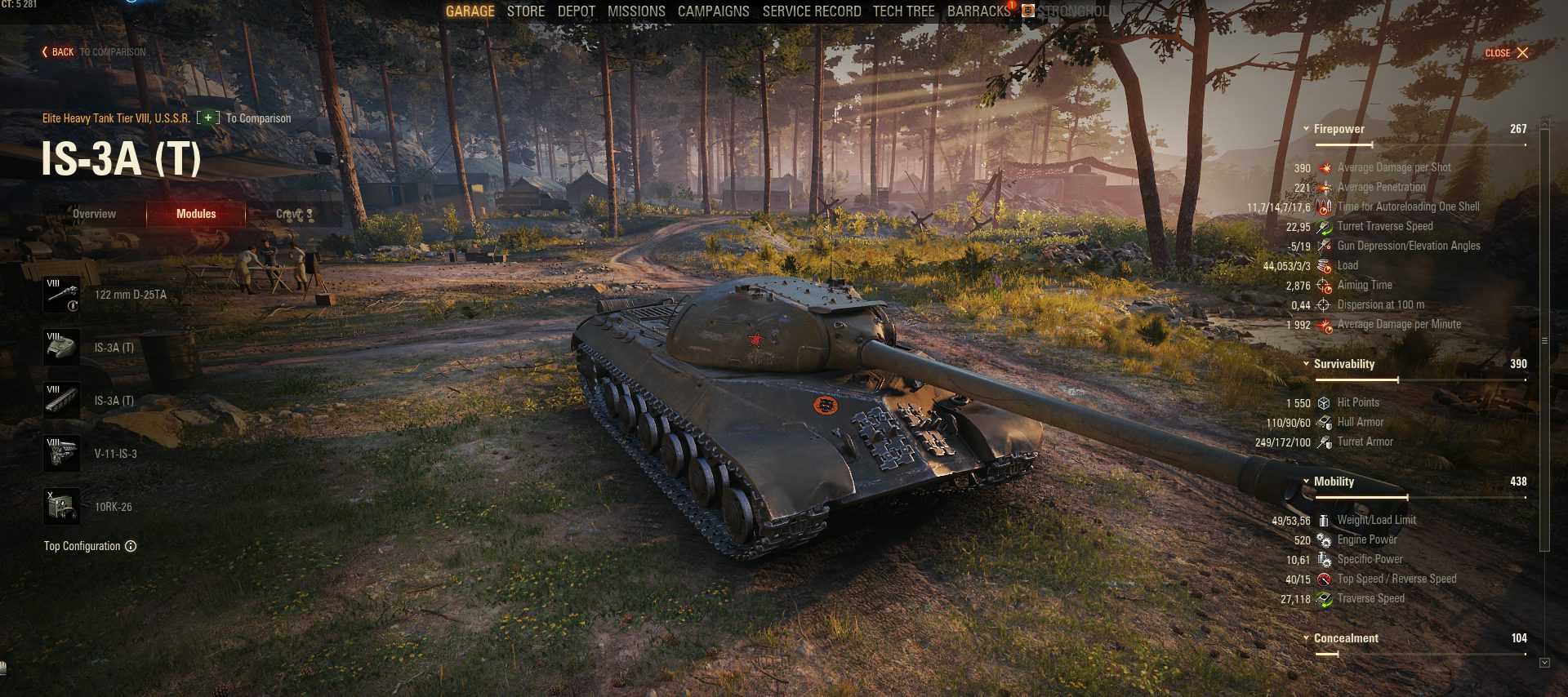Add IS-3A to comparison
The image size is (1568, 697).
pos(209,118)
